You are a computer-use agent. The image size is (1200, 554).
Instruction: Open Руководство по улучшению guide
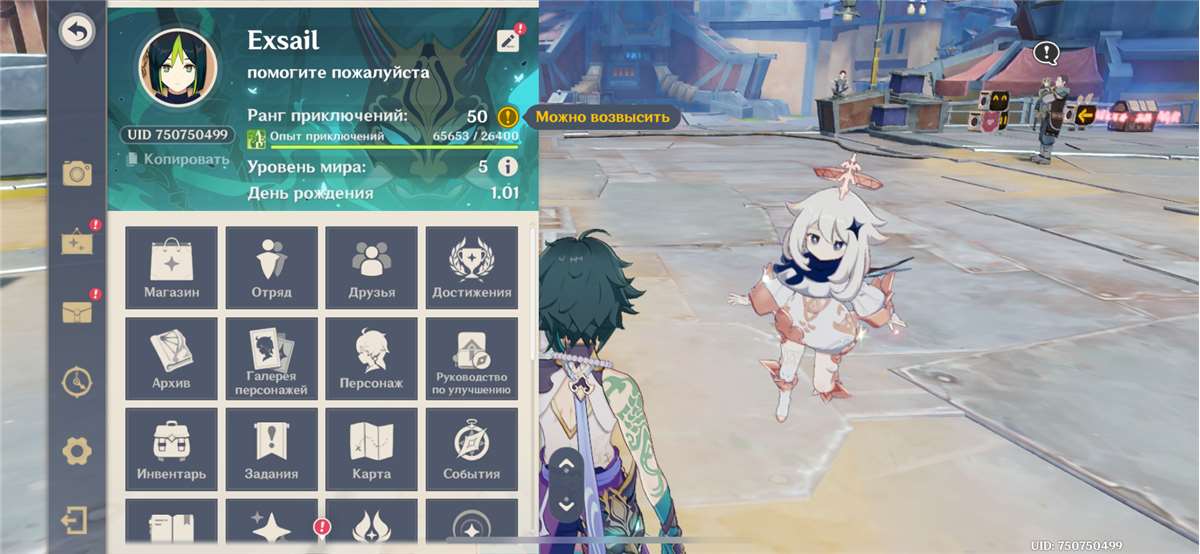point(471,358)
